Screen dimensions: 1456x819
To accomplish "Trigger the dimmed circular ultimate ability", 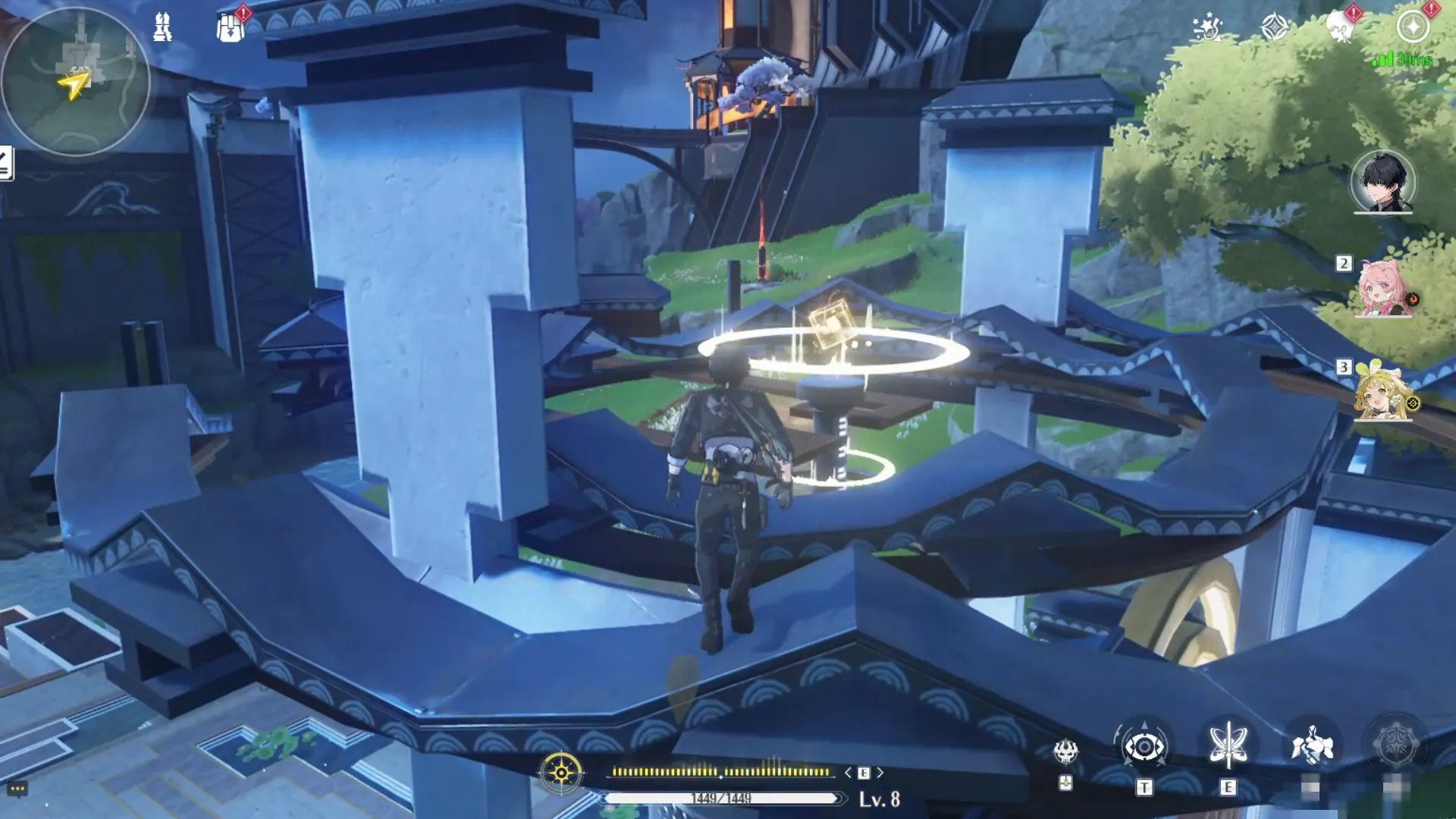I will [x=1395, y=746].
